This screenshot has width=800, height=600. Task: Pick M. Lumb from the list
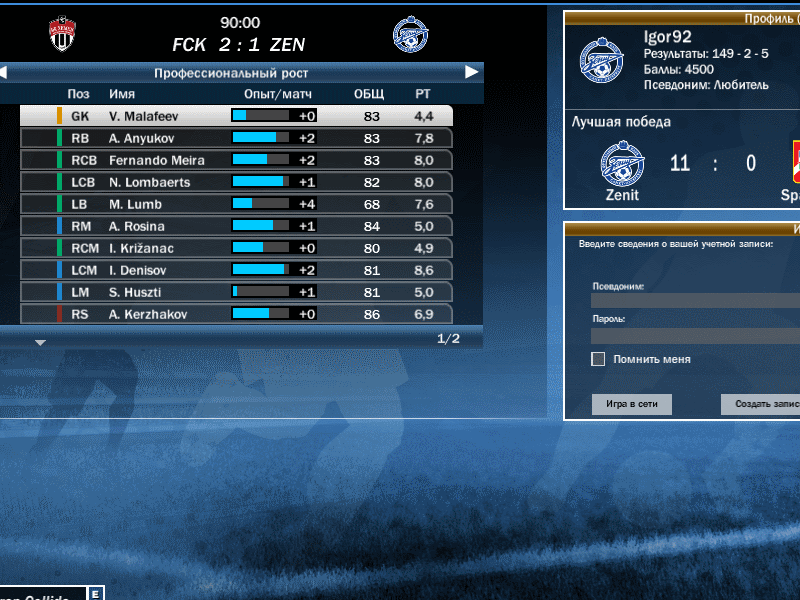click(236, 204)
